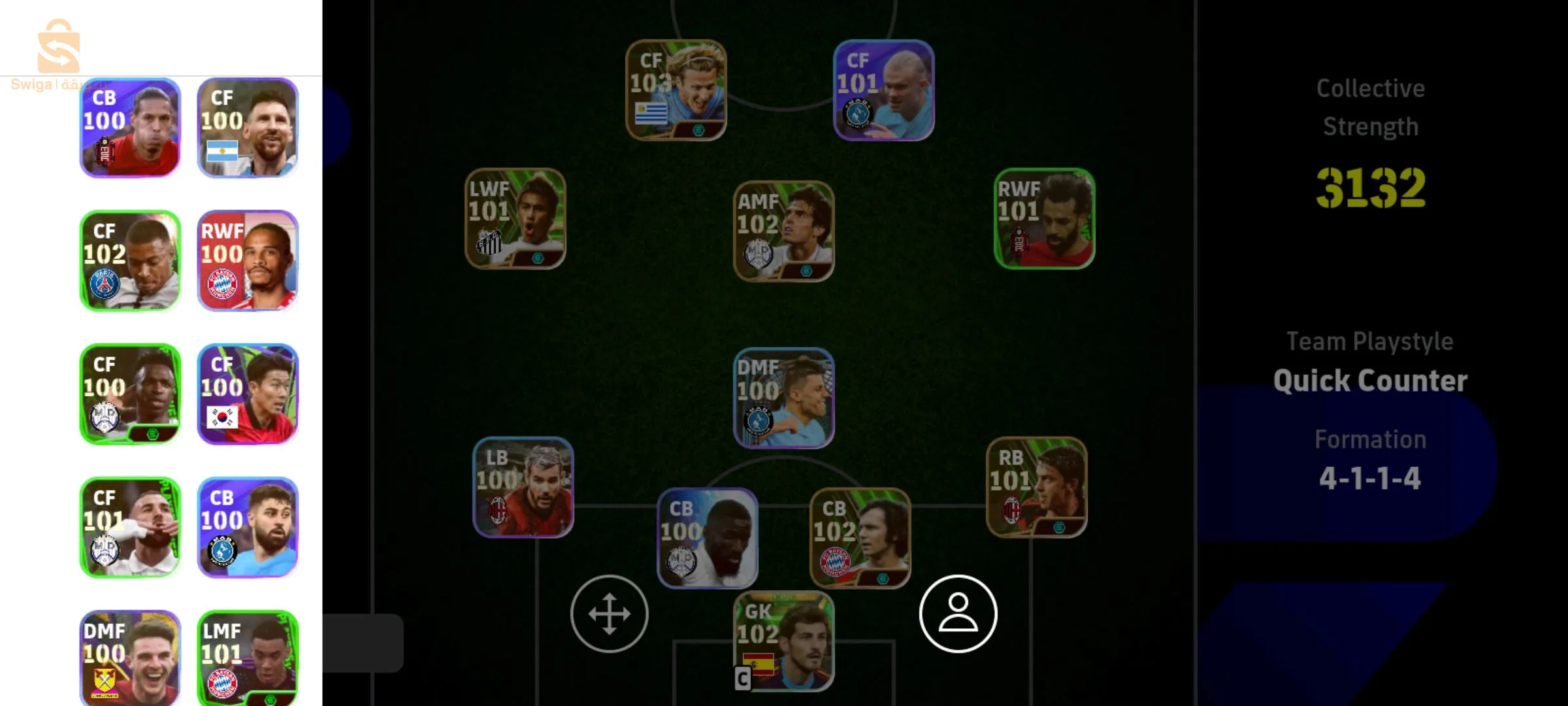Select the CF 102 Mbappé bench card
This screenshot has height=706, width=1568.
click(129, 260)
